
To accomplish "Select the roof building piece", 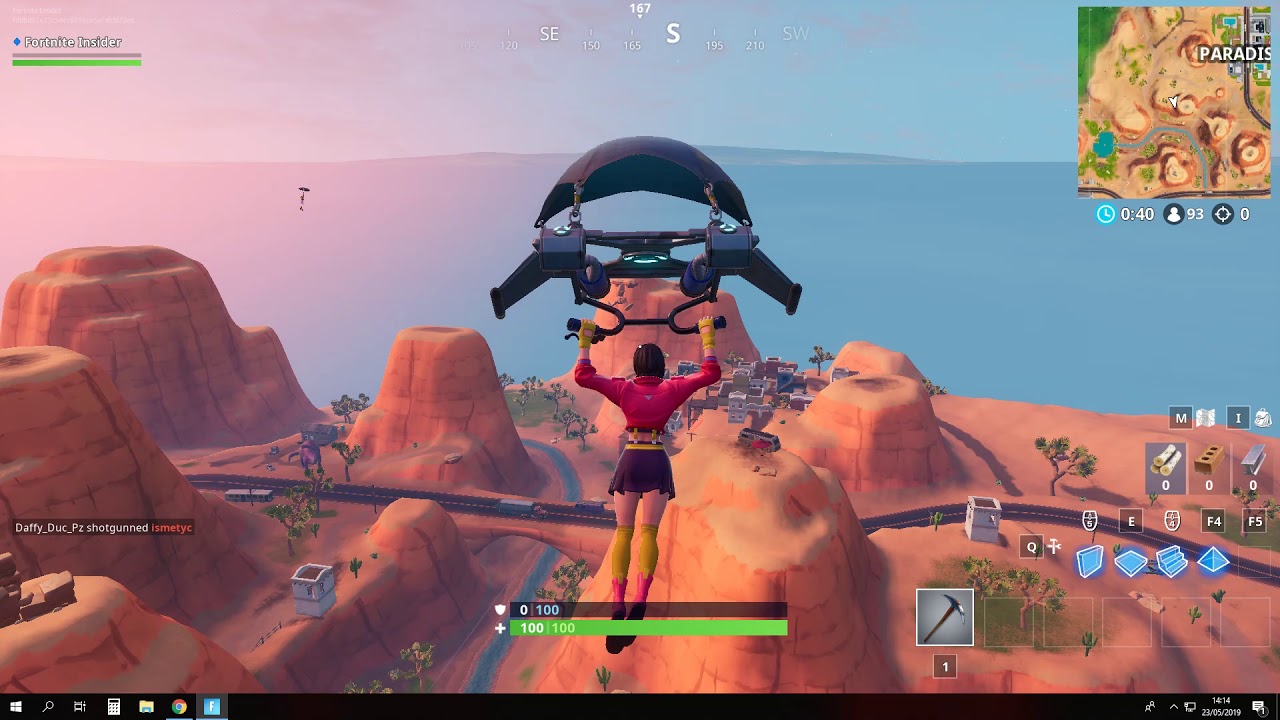I will (1213, 561).
